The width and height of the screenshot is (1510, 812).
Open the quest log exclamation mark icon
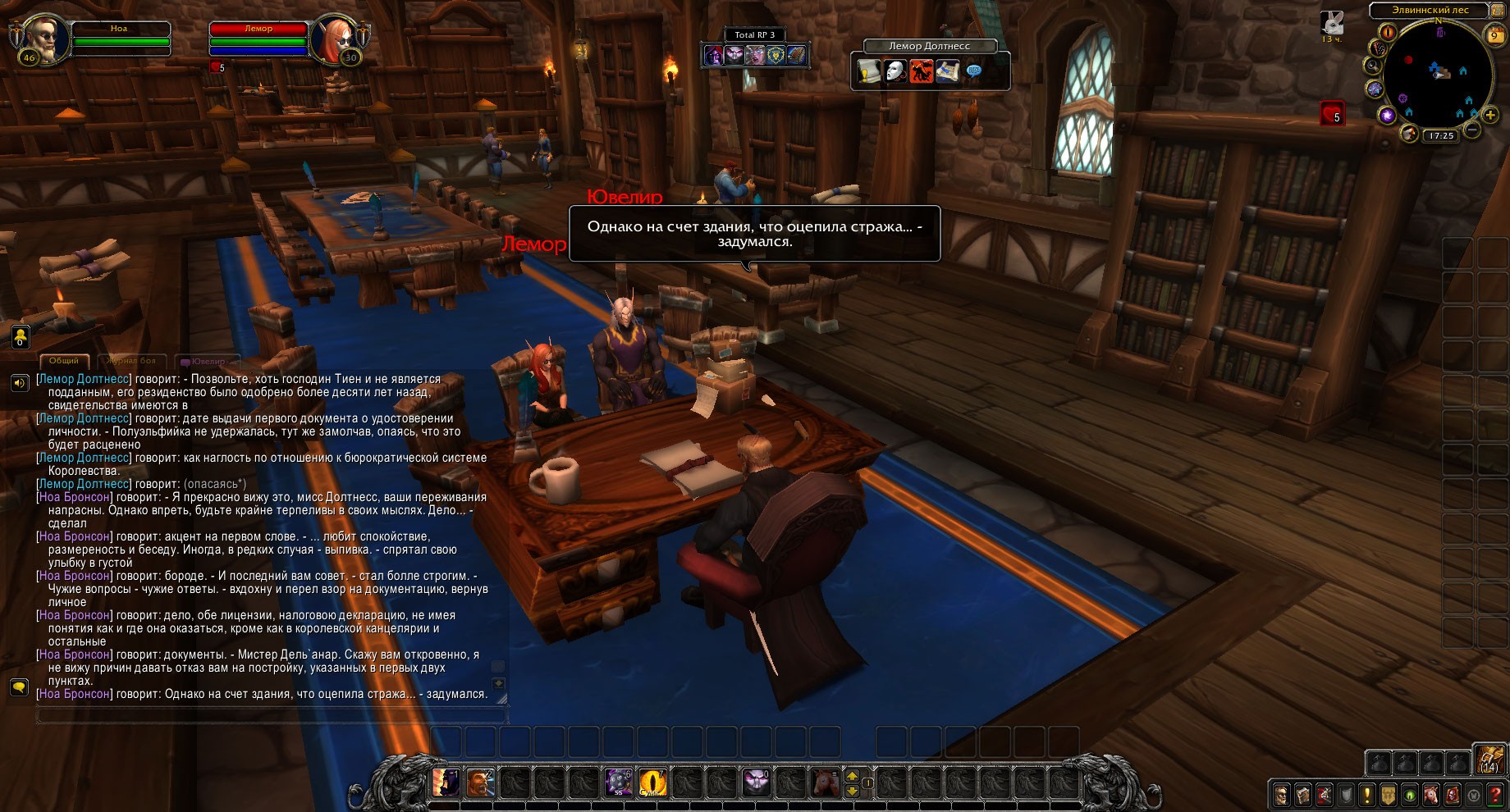click(1366, 794)
